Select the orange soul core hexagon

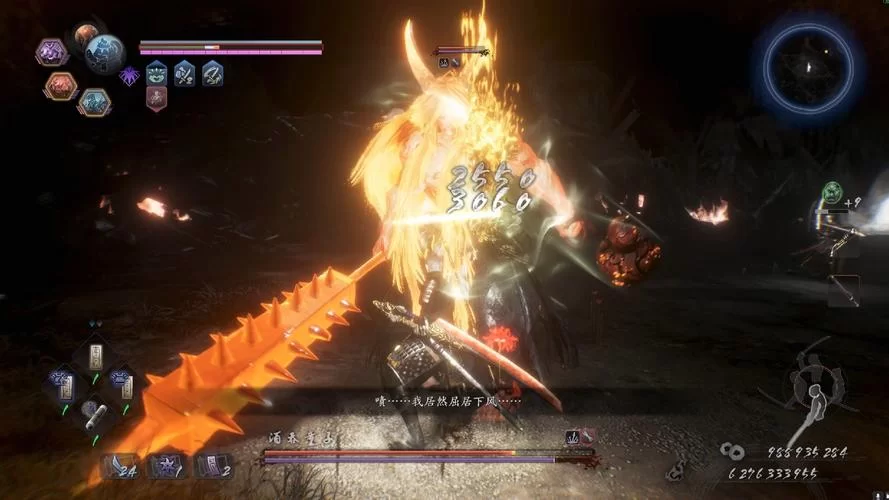coord(60,86)
